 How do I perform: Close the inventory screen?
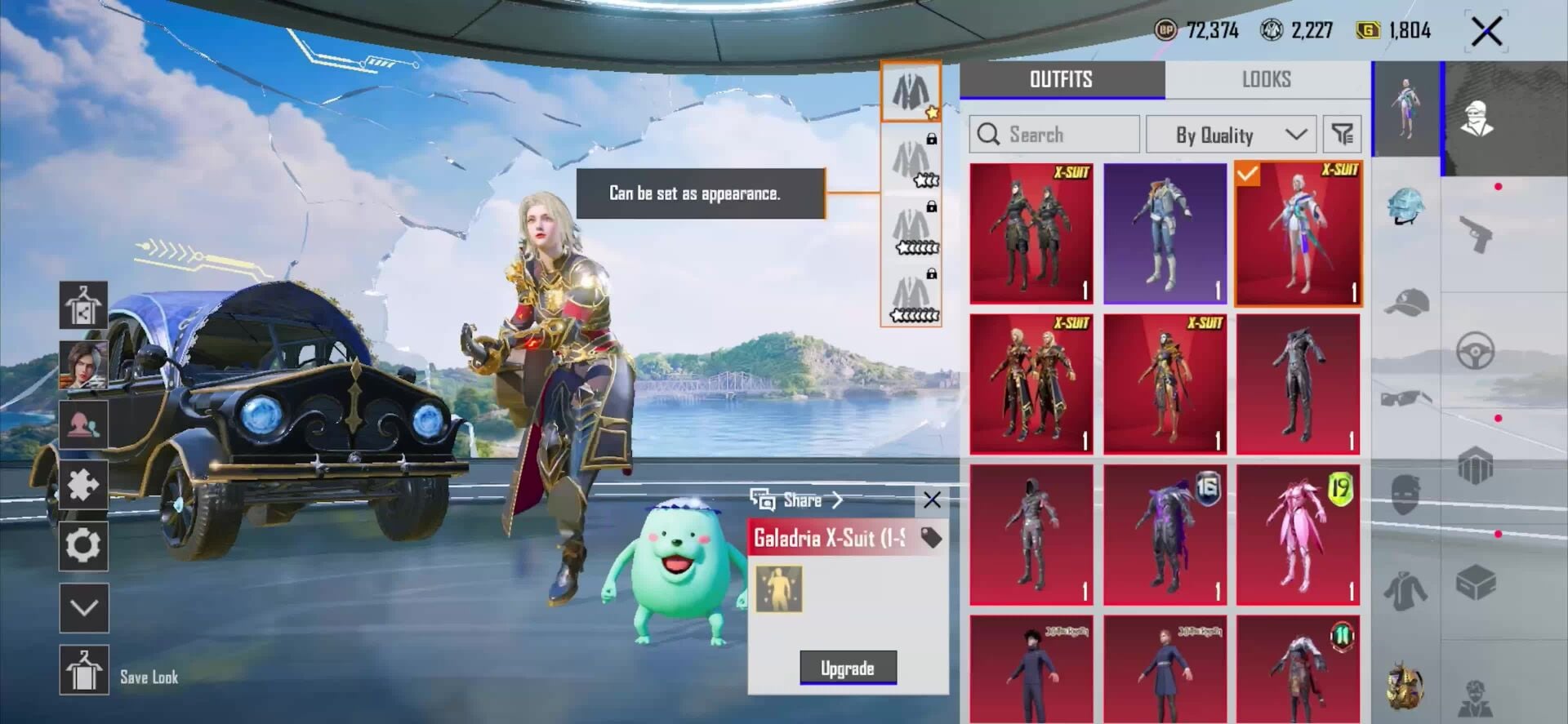tap(1486, 33)
